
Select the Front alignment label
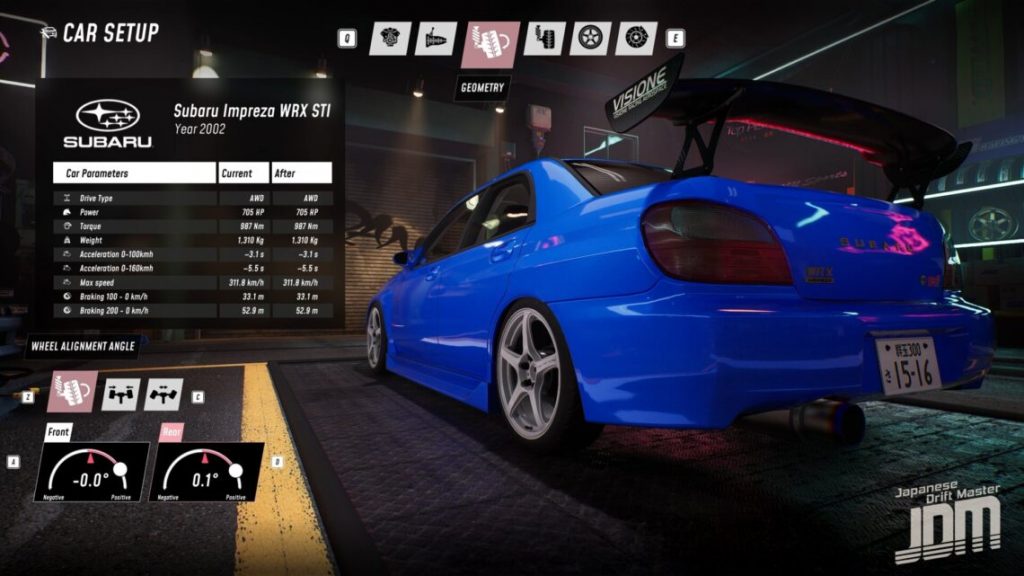coord(59,431)
